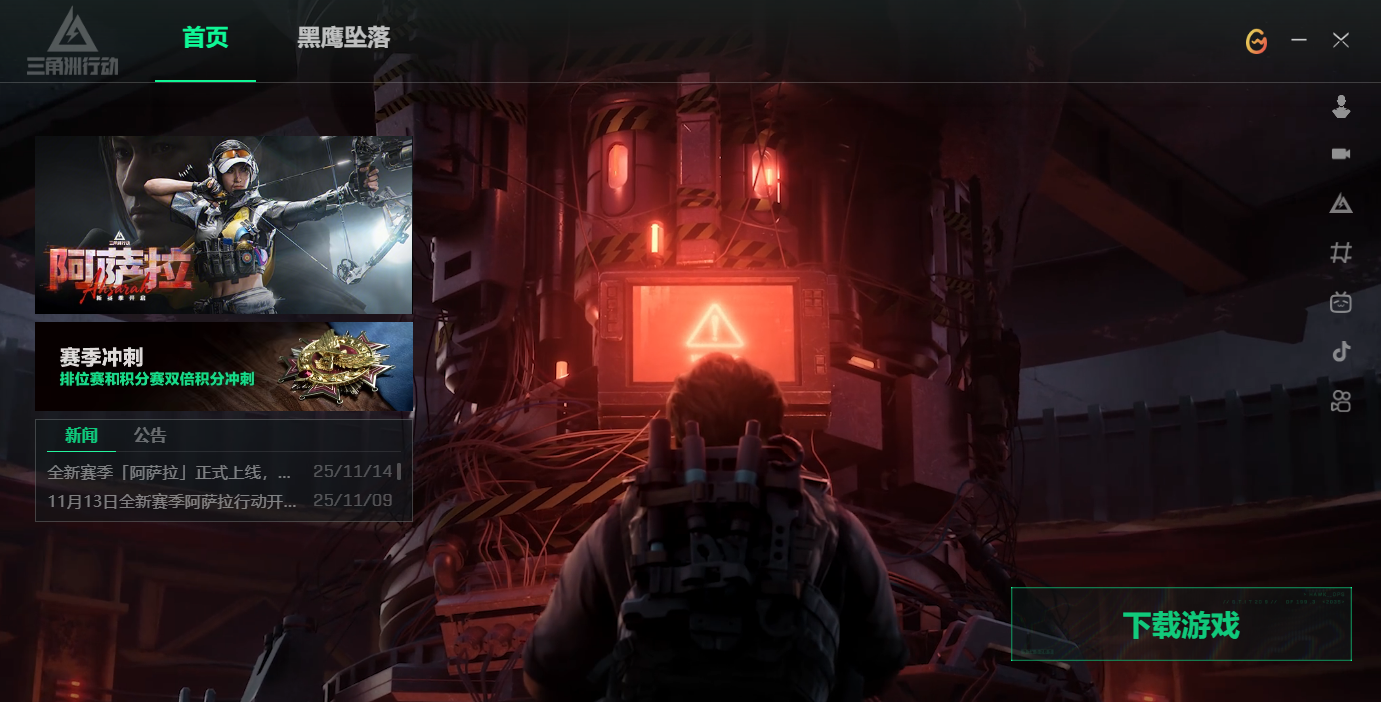
Task: Open the Bilibili TV icon
Action: [x=1341, y=302]
